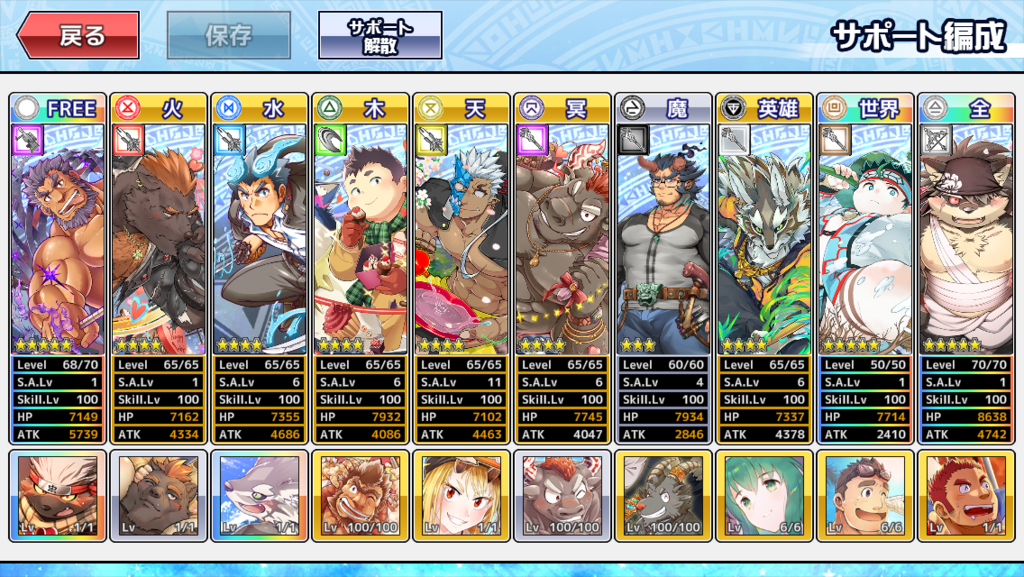Viewport: 1024px width, 577px height.
Task: Disband support with サポート解散 button
Action: tap(380, 36)
